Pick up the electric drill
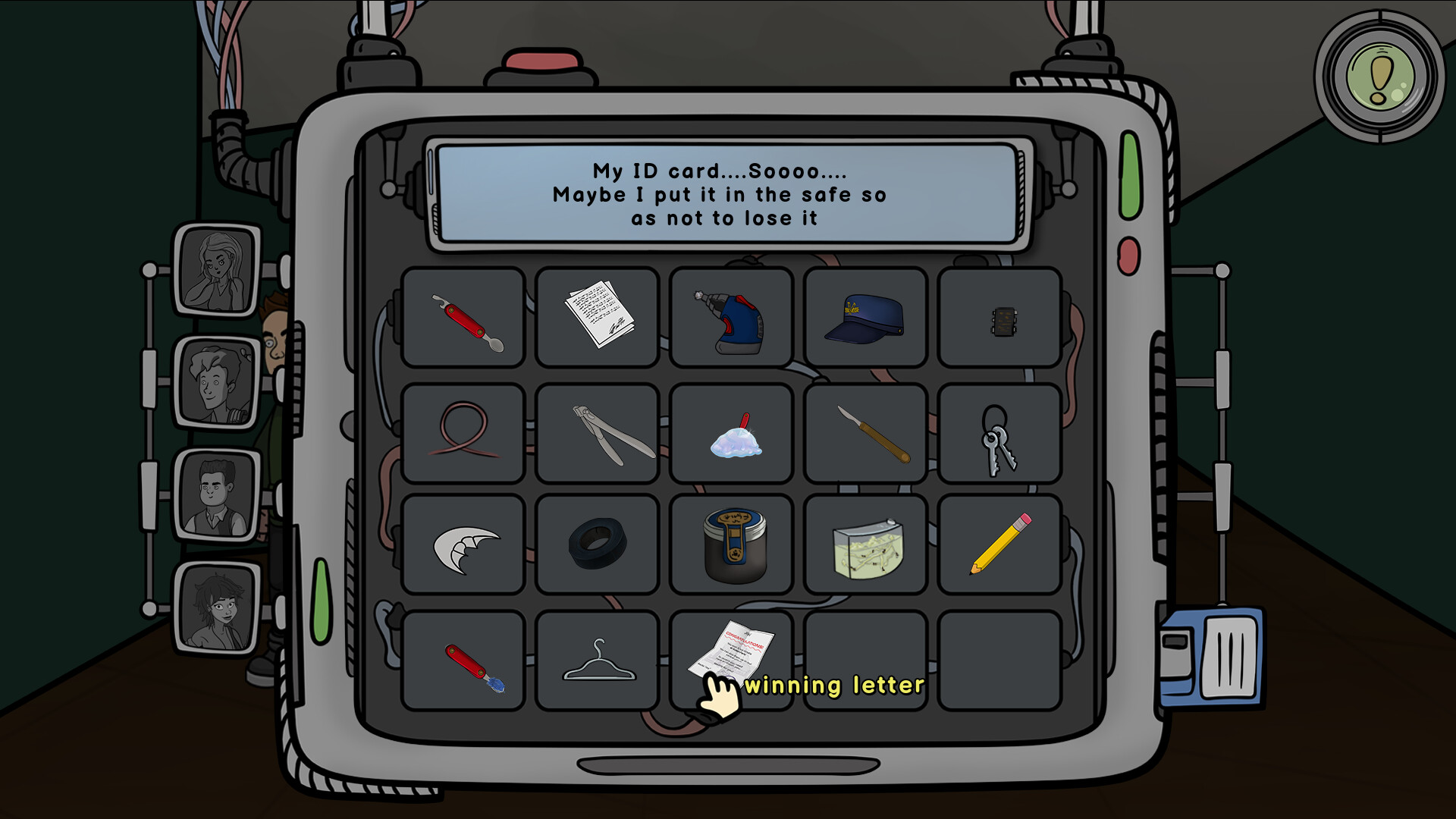 click(730, 317)
